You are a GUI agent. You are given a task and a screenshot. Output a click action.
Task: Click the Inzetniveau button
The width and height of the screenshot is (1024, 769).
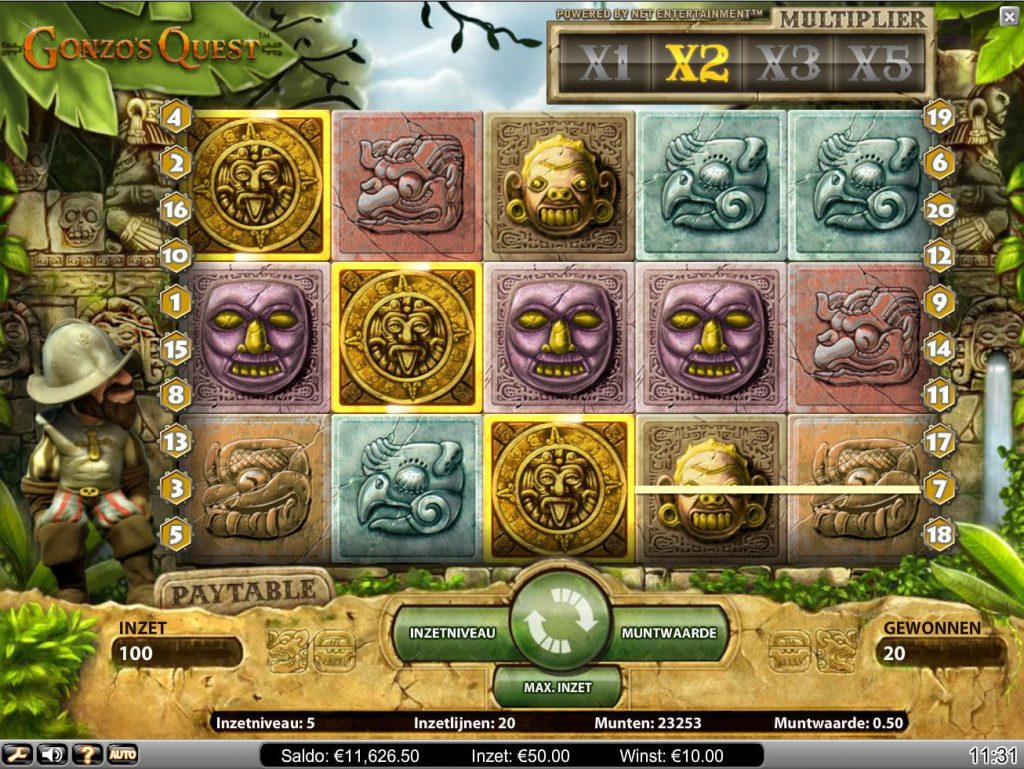(x=452, y=634)
